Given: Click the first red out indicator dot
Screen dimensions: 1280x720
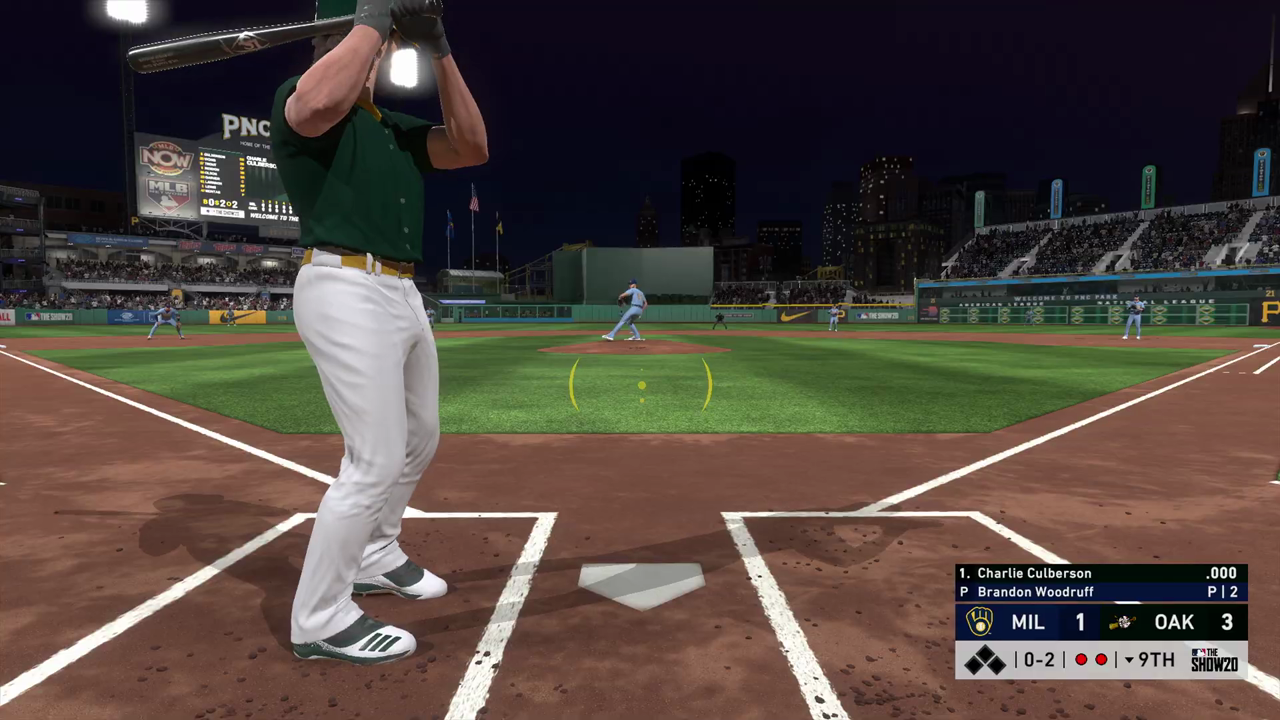Looking at the screenshot, I should (x=1082, y=659).
